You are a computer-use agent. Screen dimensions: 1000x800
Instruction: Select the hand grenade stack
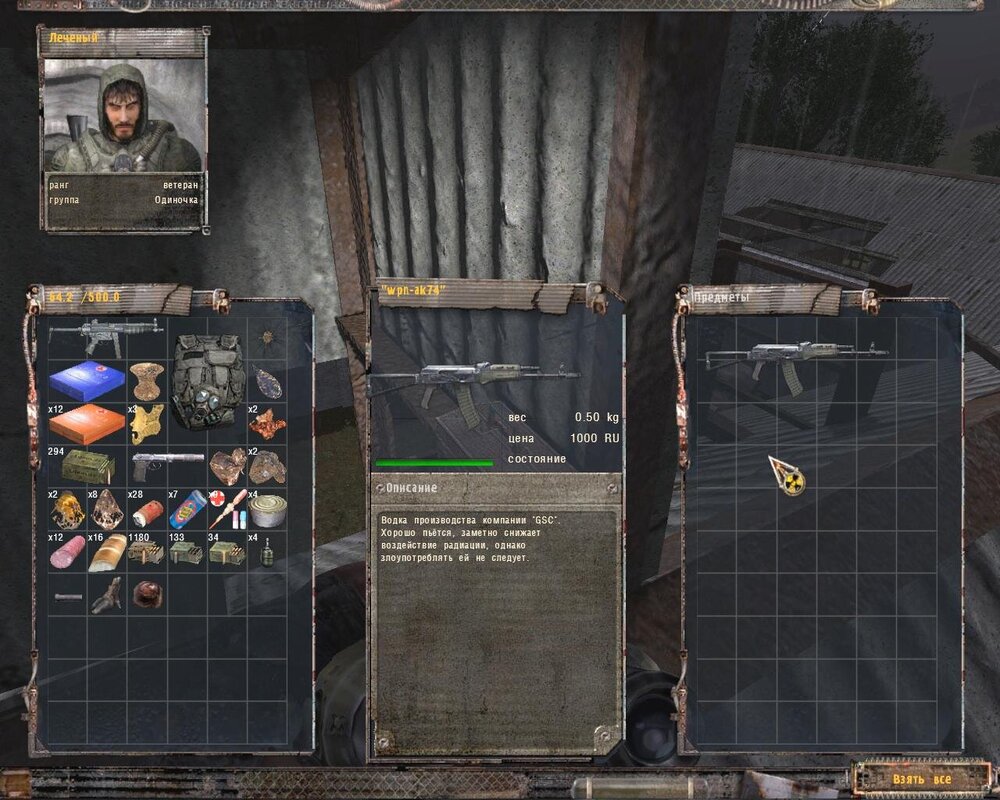click(x=267, y=554)
